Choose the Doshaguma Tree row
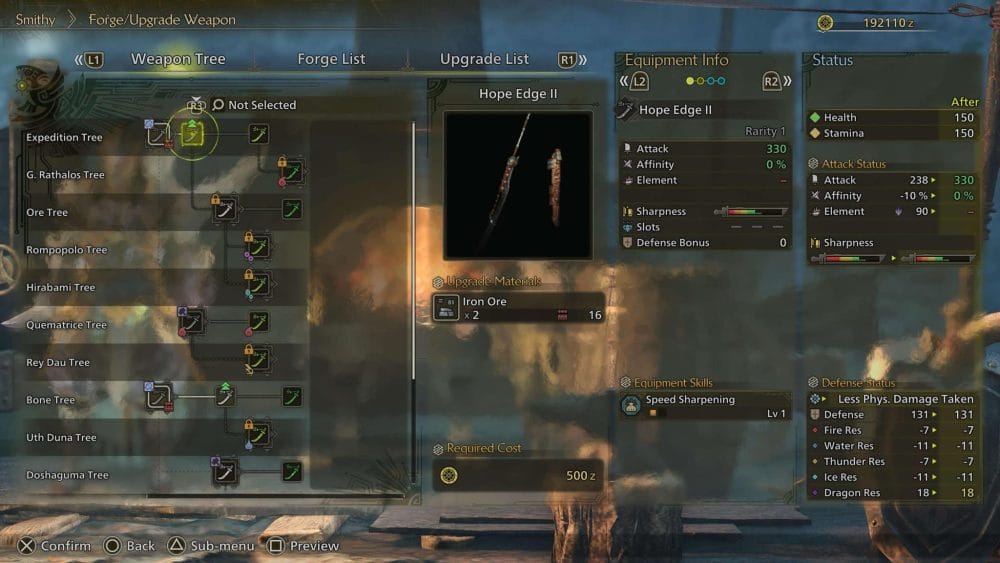 pyautogui.click(x=67, y=475)
